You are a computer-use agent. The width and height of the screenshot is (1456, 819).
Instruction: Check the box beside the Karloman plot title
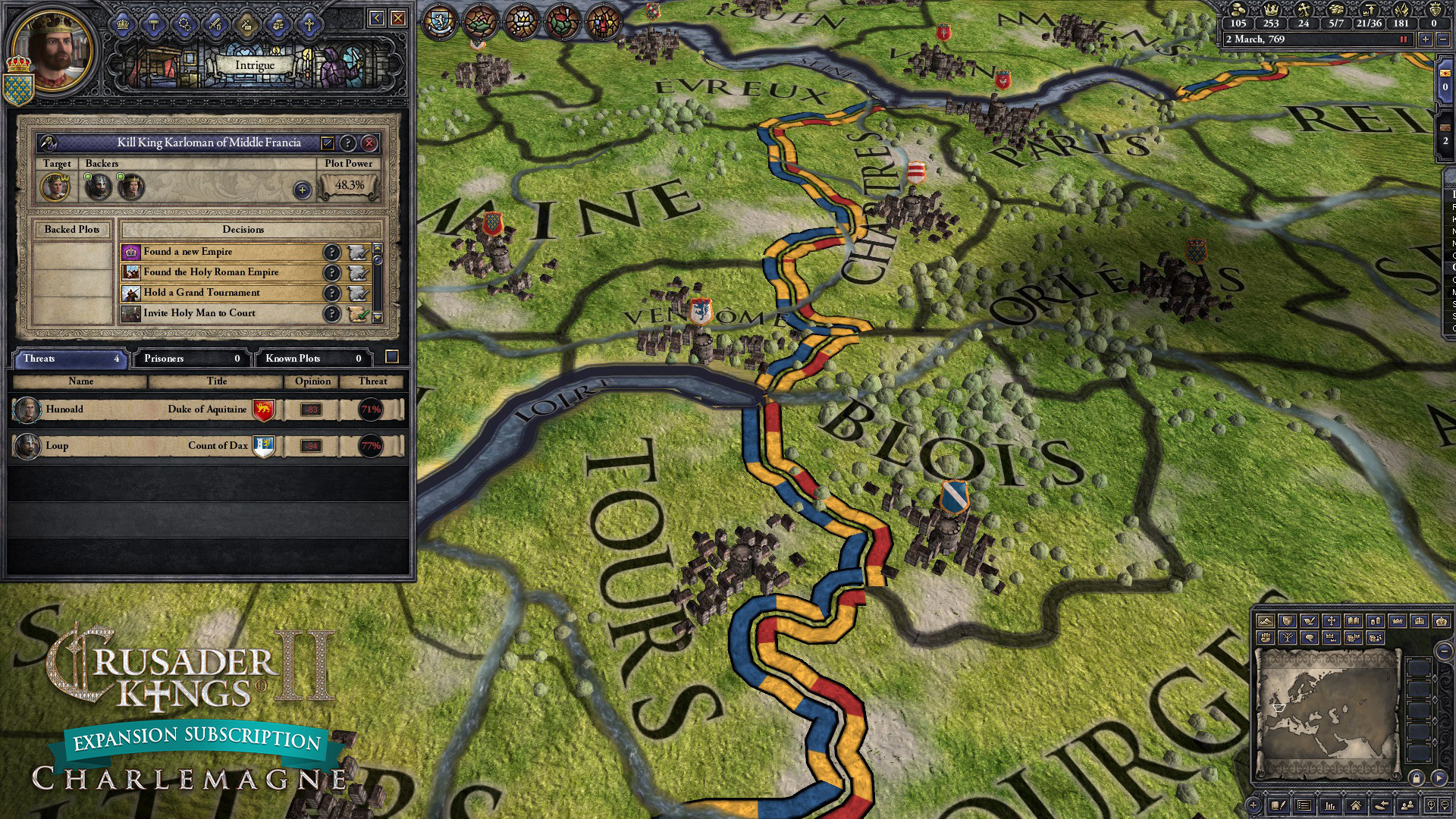pyautogui.click(x=328, y=143)
